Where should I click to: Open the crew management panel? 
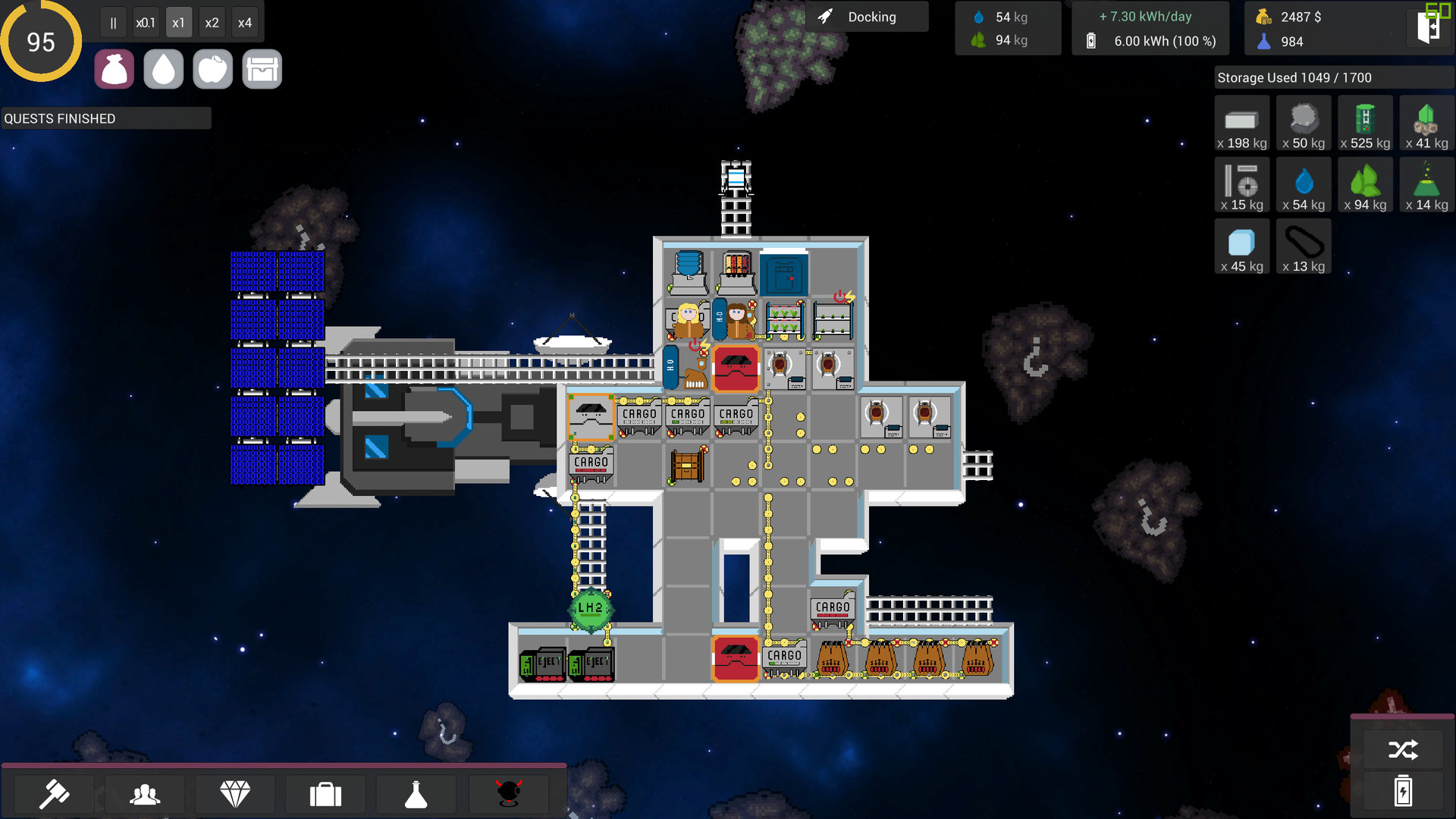pos(144,794)
